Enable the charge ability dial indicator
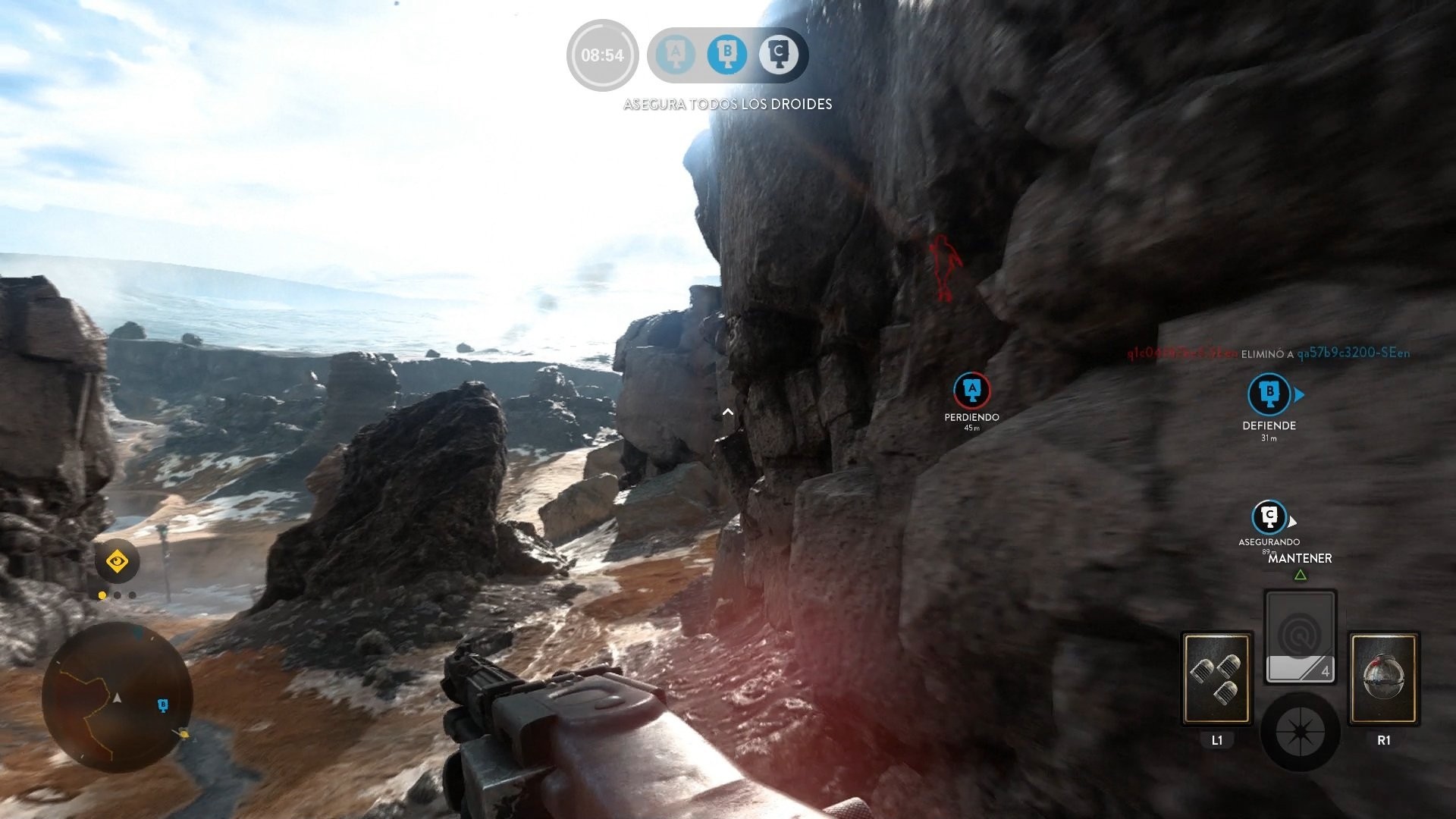Image resolution: width=1456 pixels, height=819 pixels. pyautogui.click(x=1301, y=731)
